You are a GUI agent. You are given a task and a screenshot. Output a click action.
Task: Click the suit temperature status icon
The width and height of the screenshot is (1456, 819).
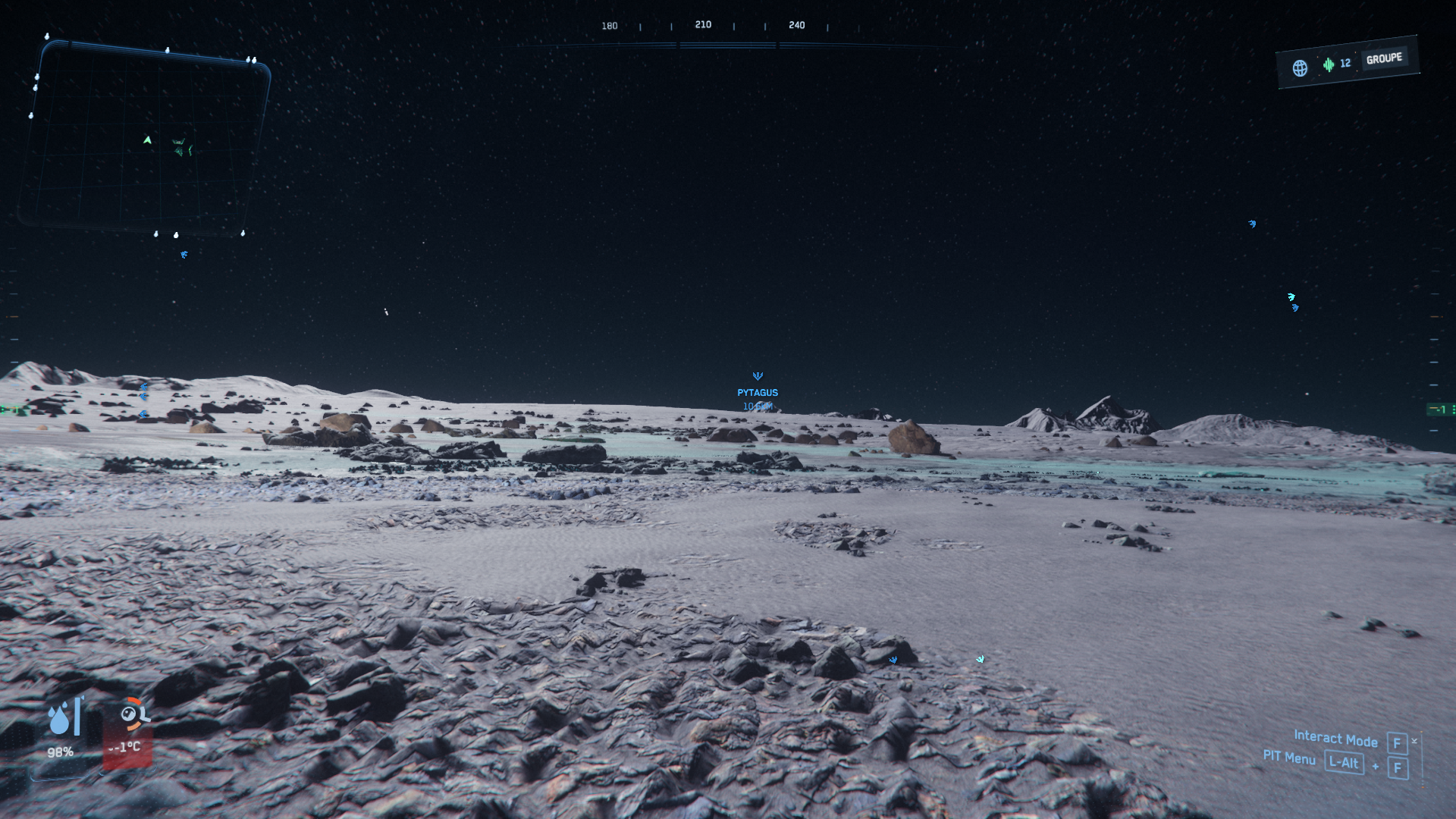133,714
